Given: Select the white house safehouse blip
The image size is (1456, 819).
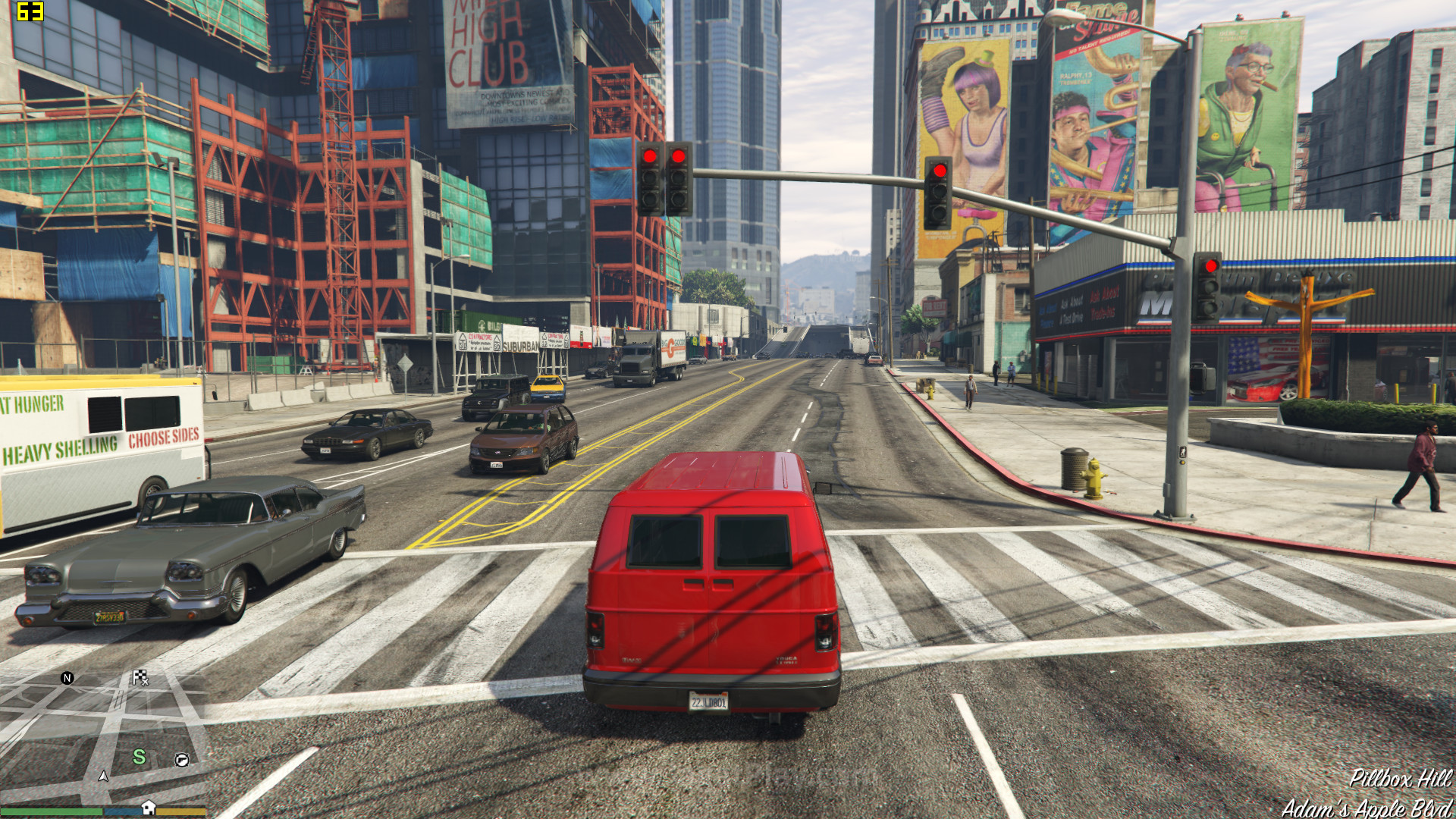Looking at the screenshot, I should click(x=149, y=808).
